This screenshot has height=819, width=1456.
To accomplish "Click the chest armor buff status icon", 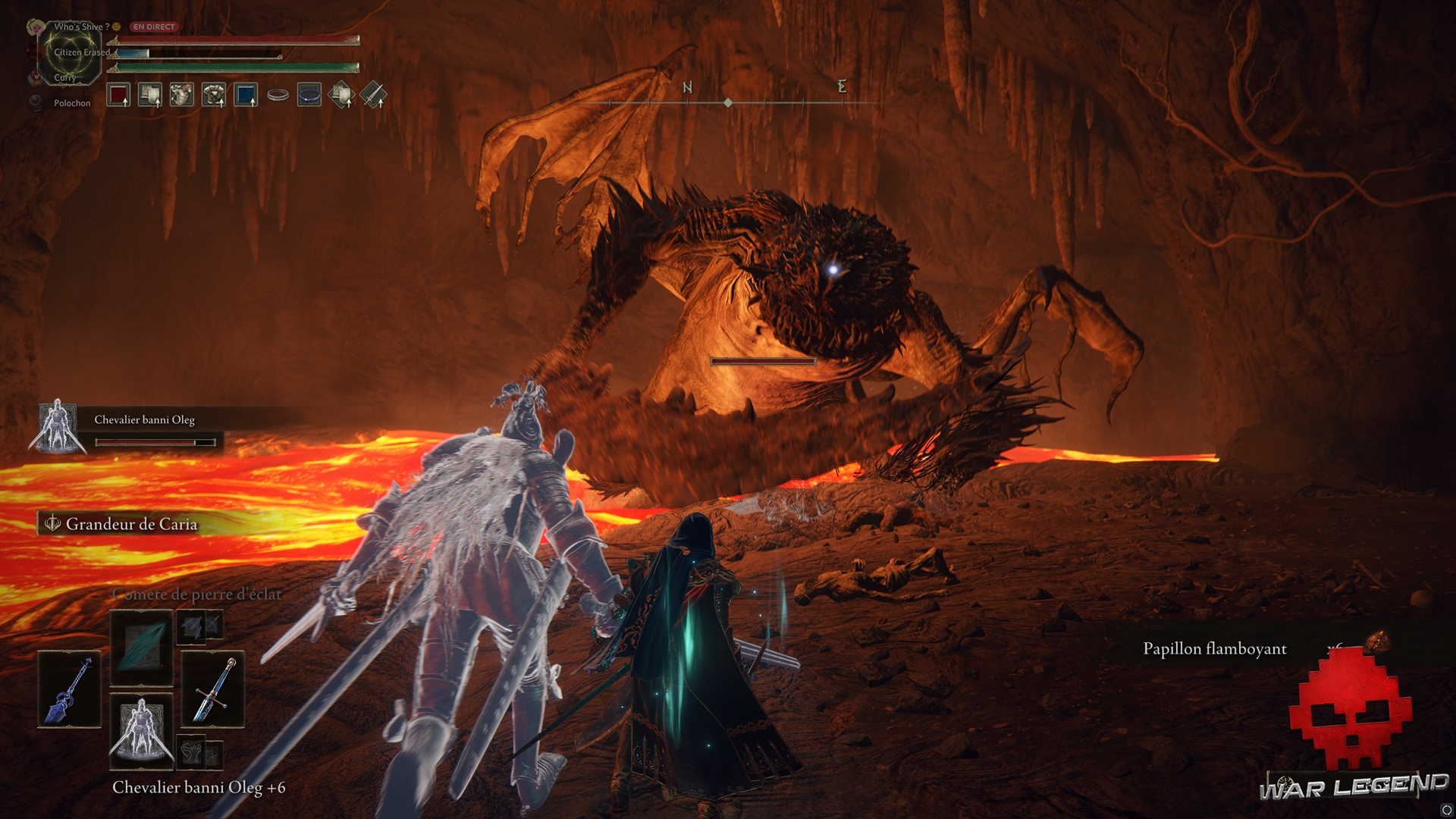I will (x=214, y=95).
